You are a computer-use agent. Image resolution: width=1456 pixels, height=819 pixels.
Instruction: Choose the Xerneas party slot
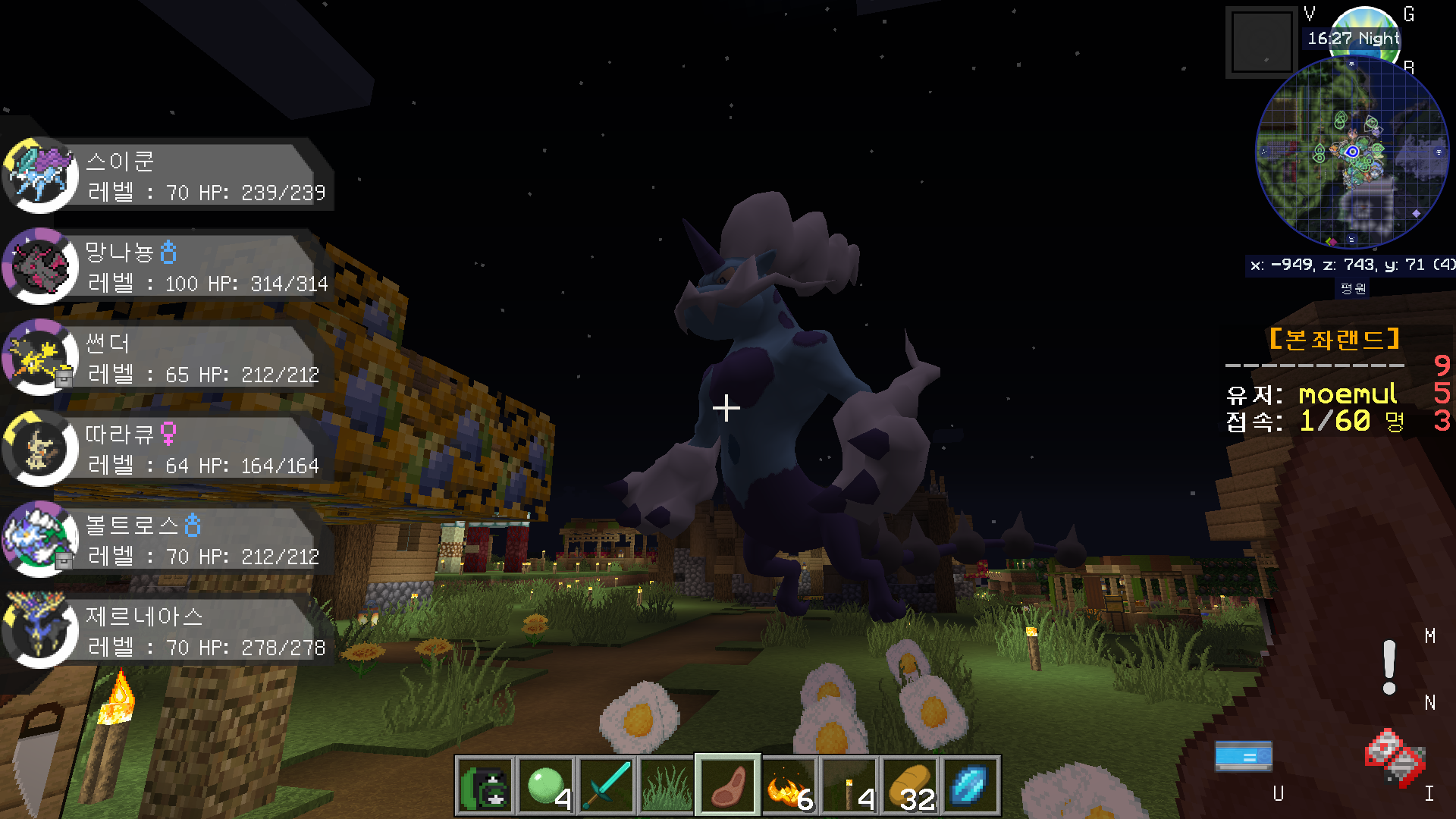click(x=167, y=632)
